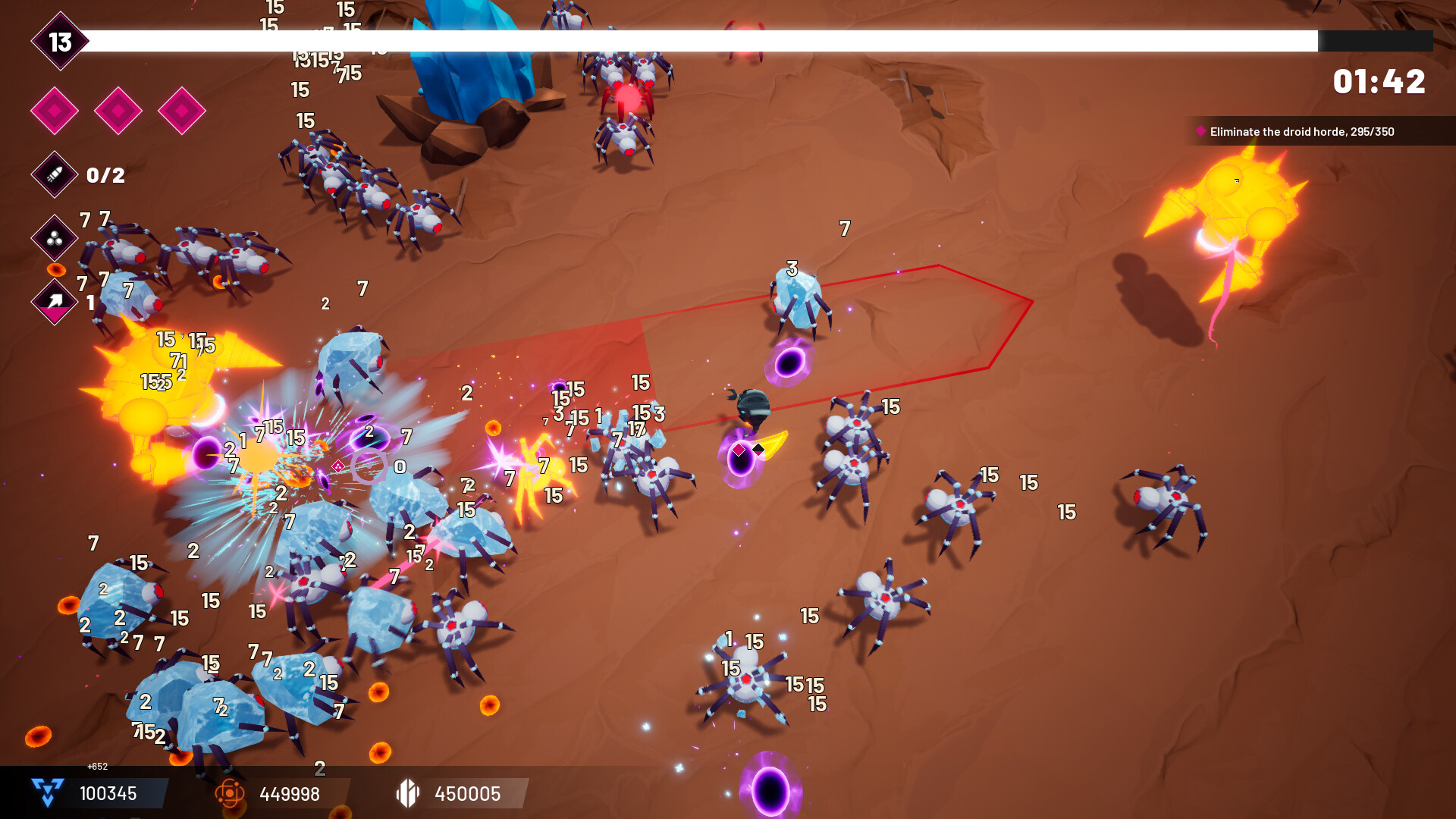Viewport: 1456px width, 819px height.
Task: Click the pink diamond marker above the player
Action: tap(739, 449)
